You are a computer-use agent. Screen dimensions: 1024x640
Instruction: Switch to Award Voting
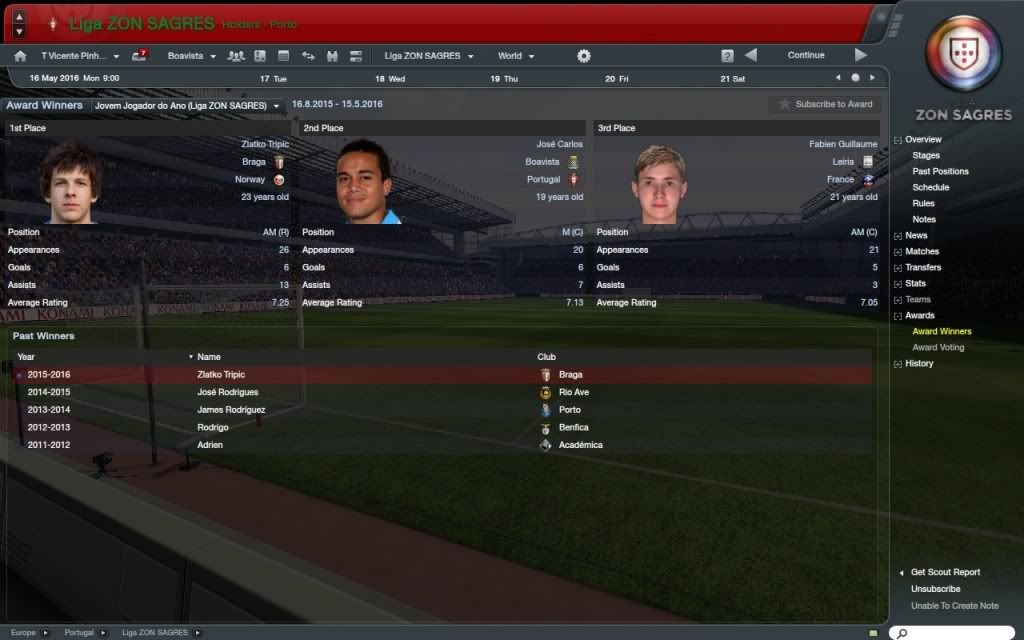pyautogui.click(x=938, y=348)
